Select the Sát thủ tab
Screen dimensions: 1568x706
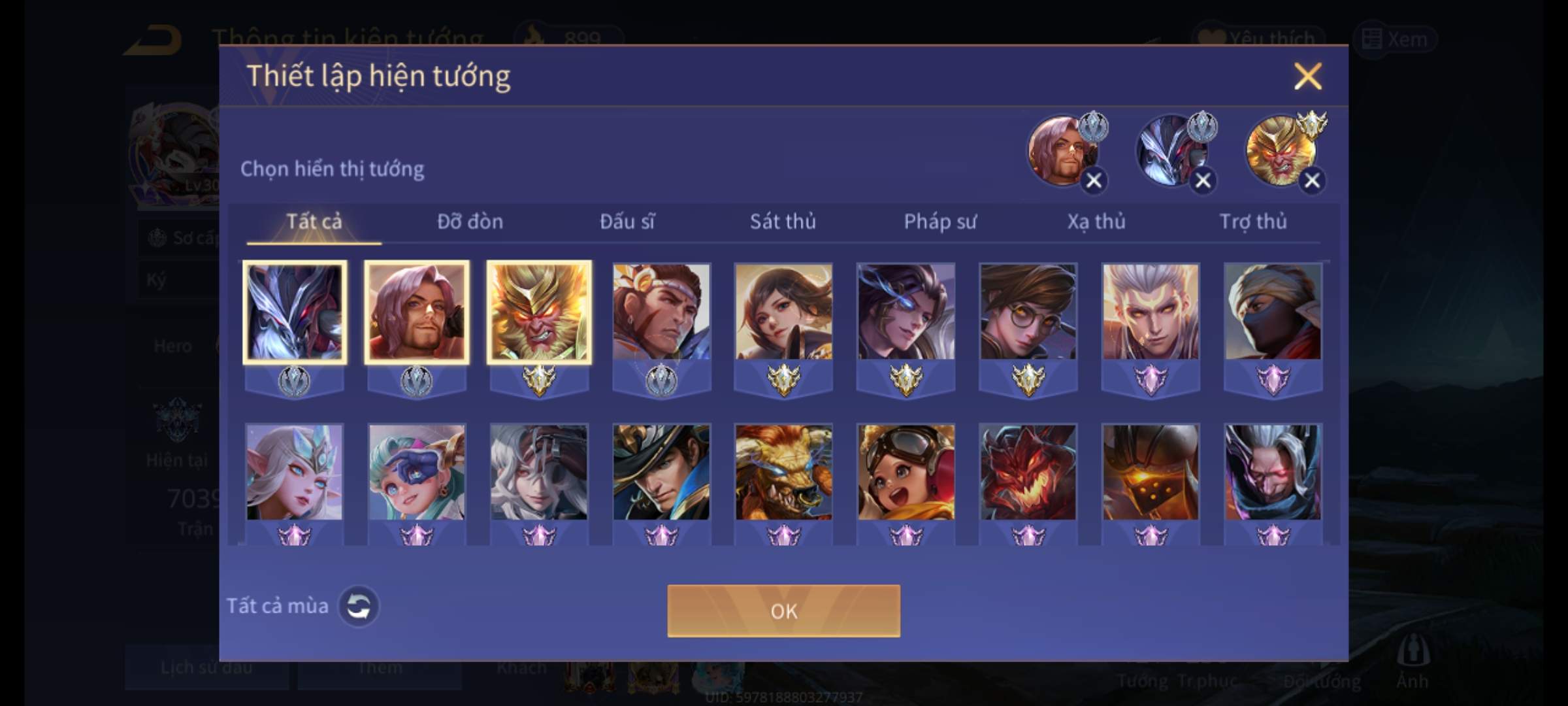[x=783, y=222]
